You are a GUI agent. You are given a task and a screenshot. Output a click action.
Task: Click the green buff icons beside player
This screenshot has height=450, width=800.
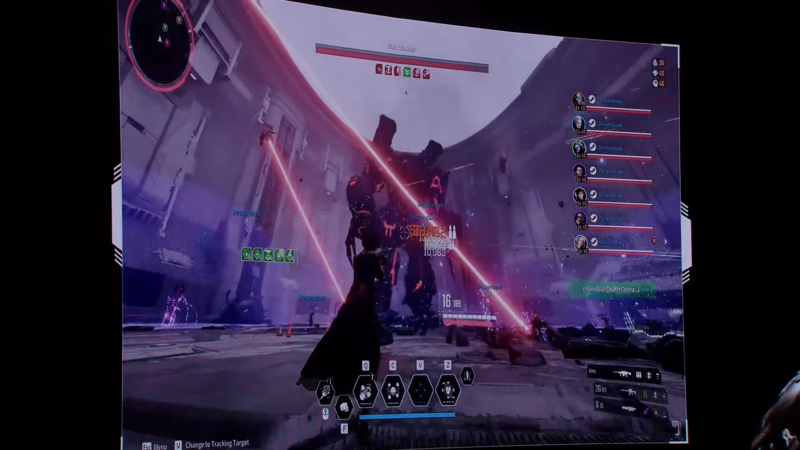[x=268, y=256]
